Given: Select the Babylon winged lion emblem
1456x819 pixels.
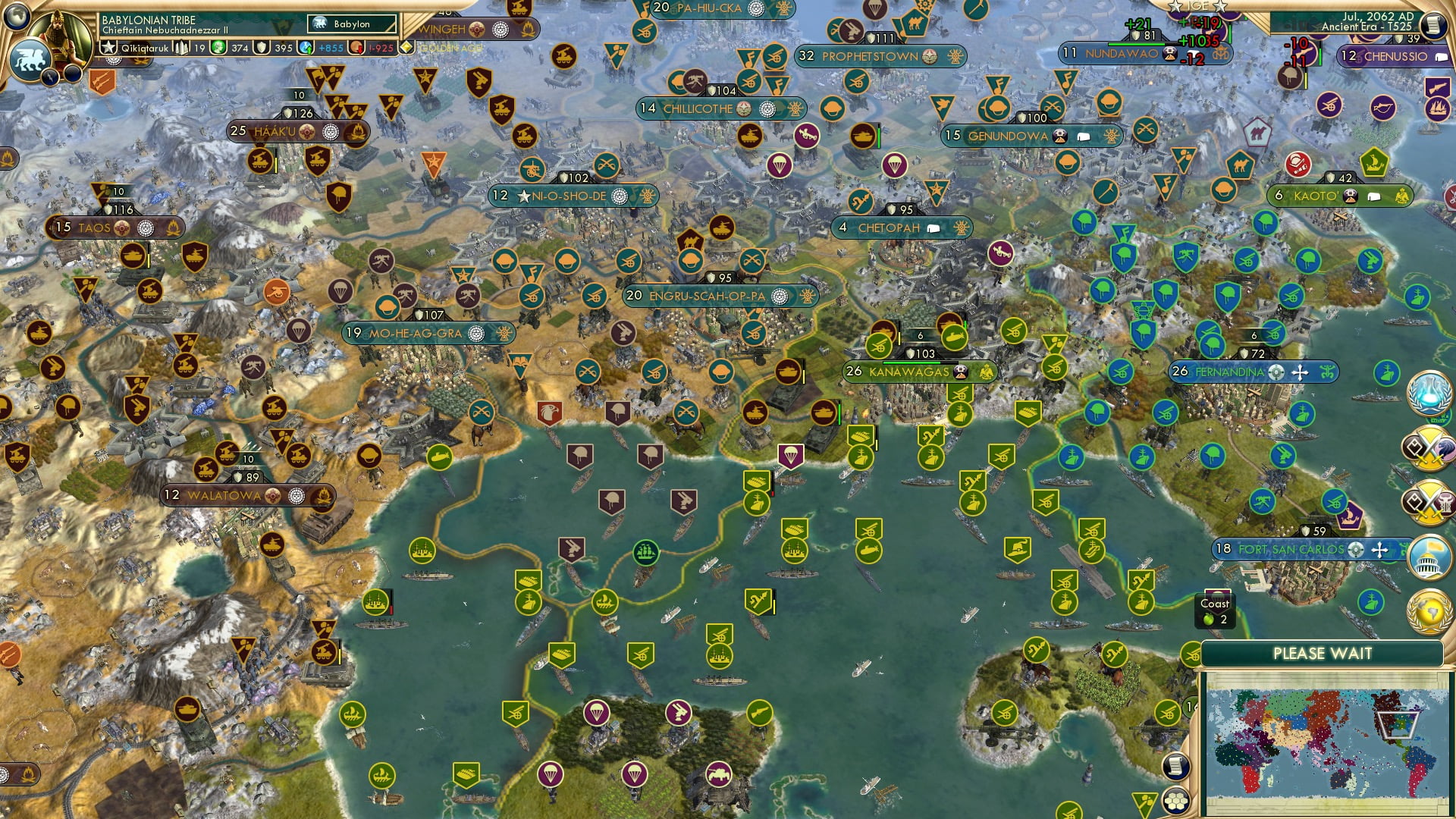Looking at the screenshot, I should click(31, 55).
